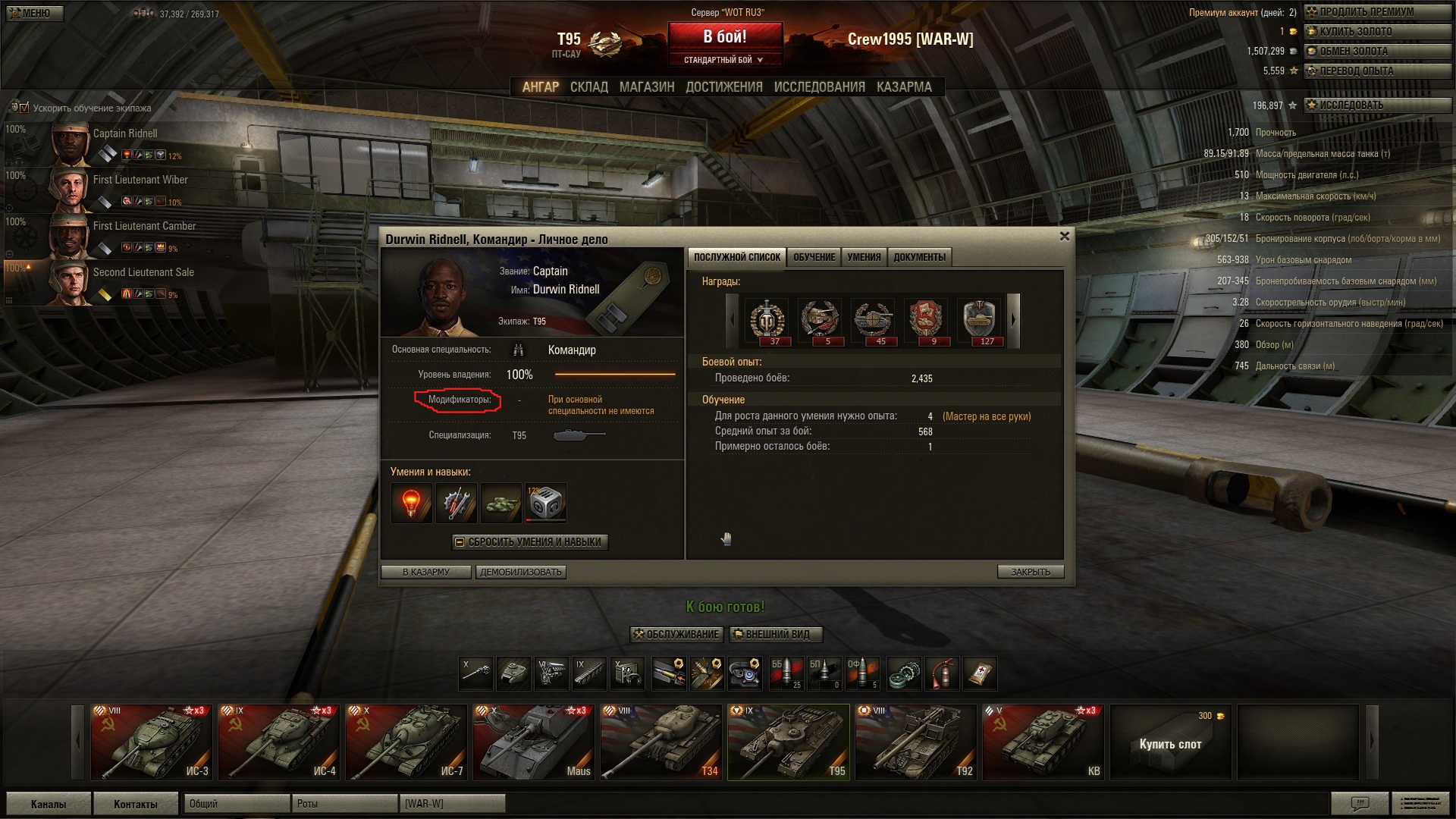Reset skills with СБРОСИТЬ УМЕНИЯ И НАВЫКИ

point(530,542)
